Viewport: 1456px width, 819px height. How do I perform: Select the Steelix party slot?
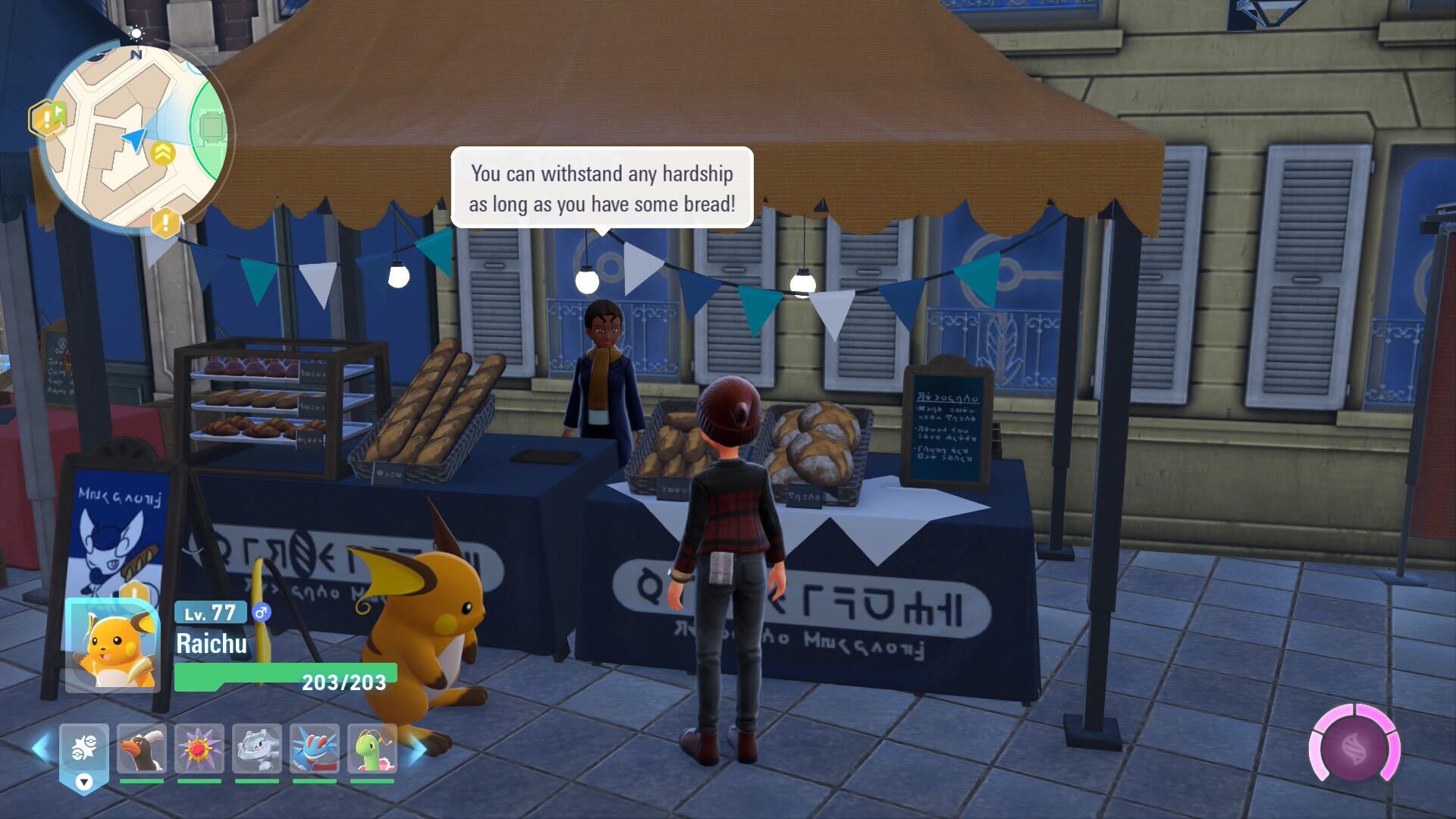[257, 749]
